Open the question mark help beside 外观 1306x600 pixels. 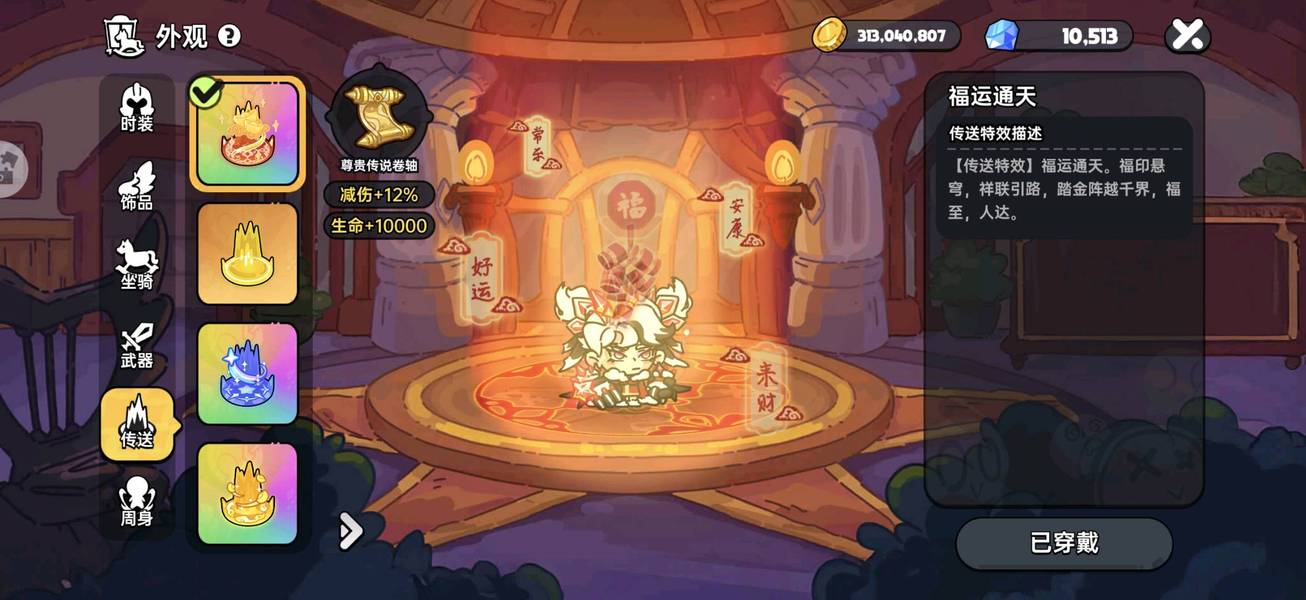229,37
